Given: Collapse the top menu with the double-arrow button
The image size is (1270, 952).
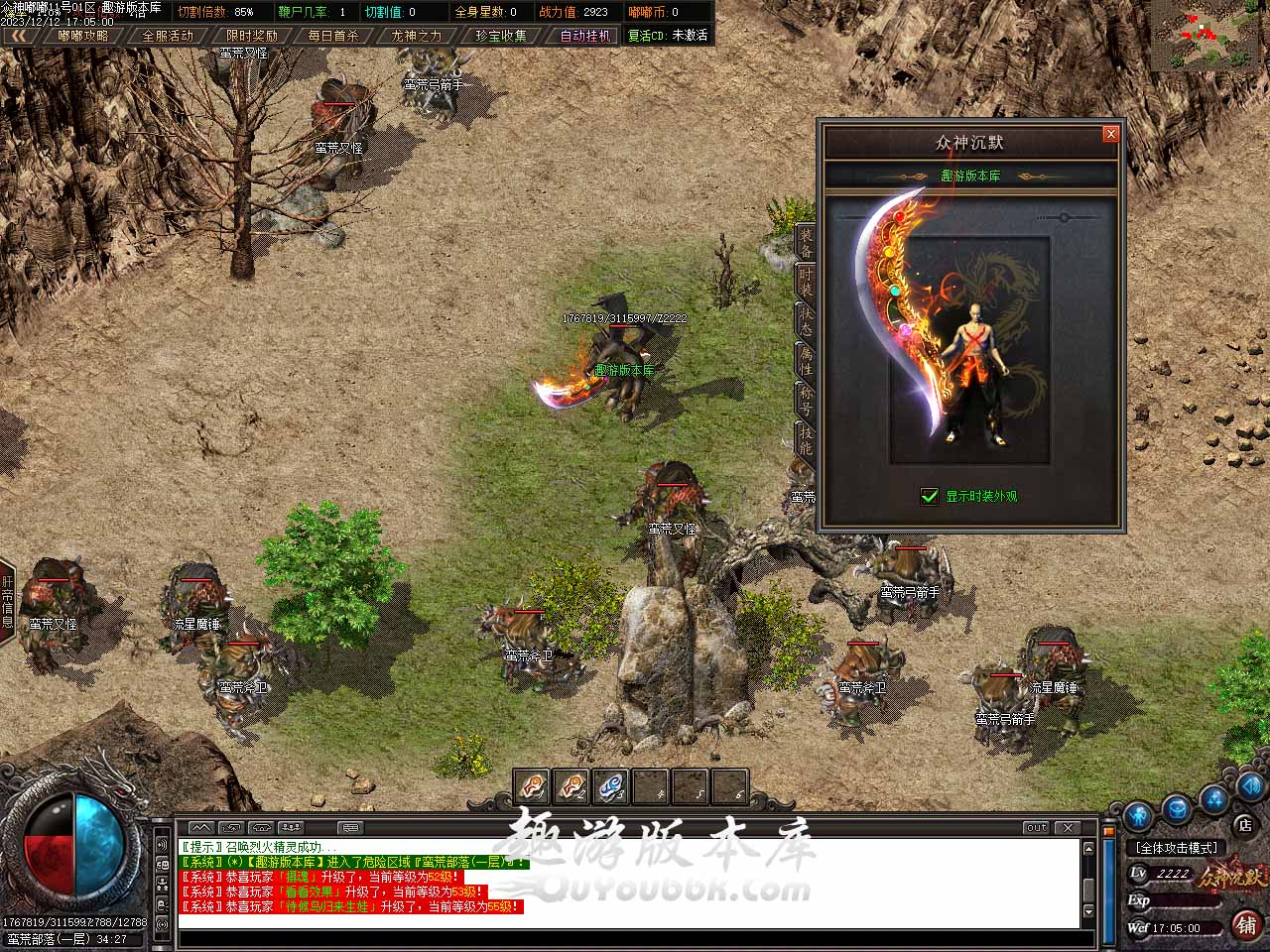Looking at the screenshot, I should [20, 36].
